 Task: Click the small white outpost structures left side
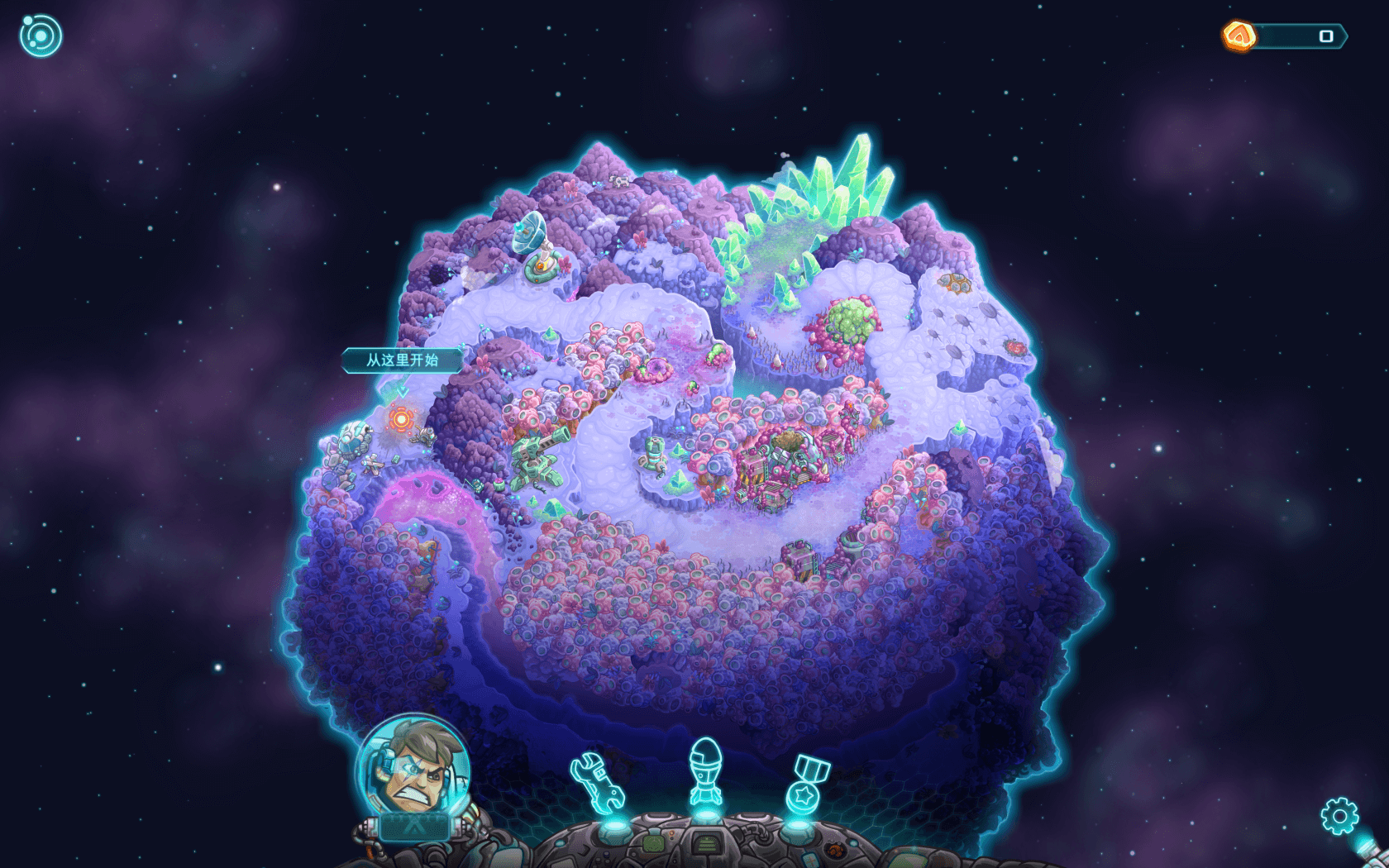click(x=353, y=441)
